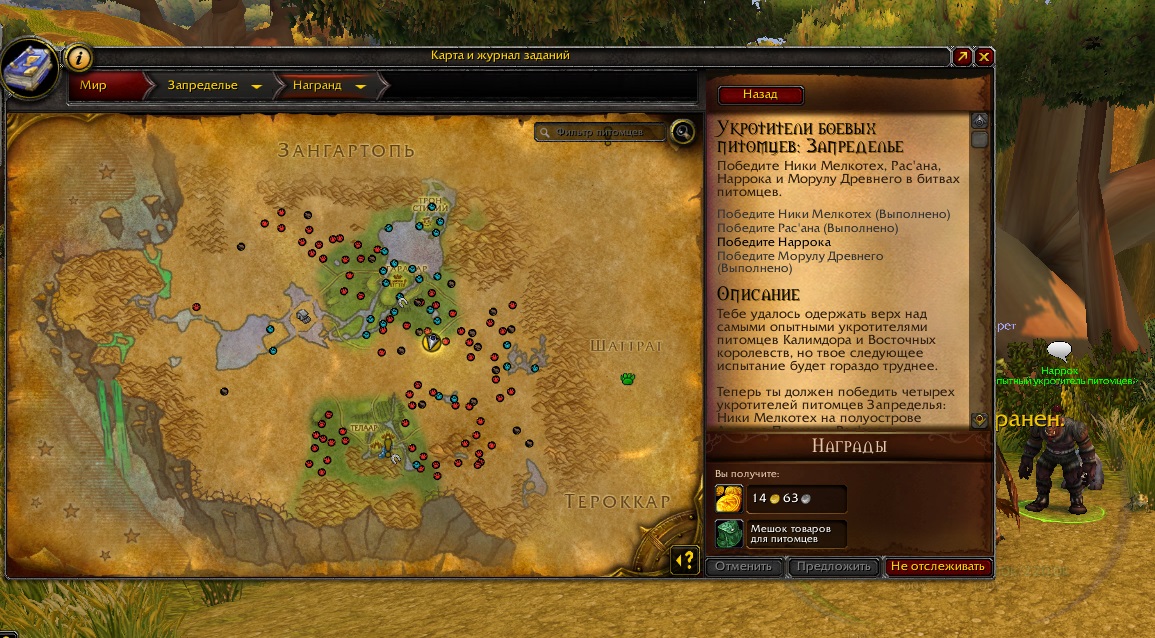Click the green paw marker near Шаттрат
This screenshot has height=638, width=1155.
point(627,379)
